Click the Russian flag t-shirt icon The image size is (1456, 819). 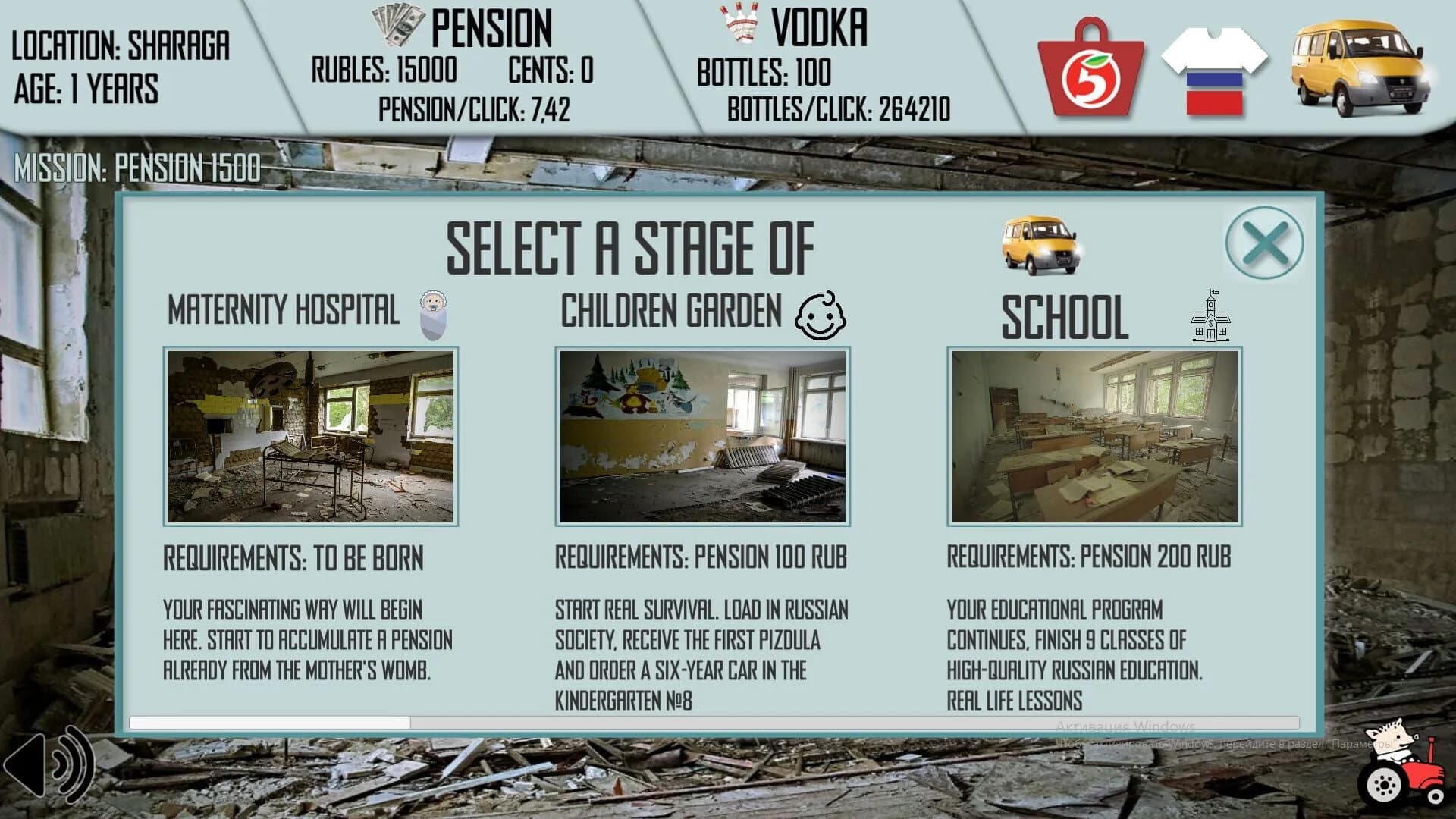point(1216,64)
